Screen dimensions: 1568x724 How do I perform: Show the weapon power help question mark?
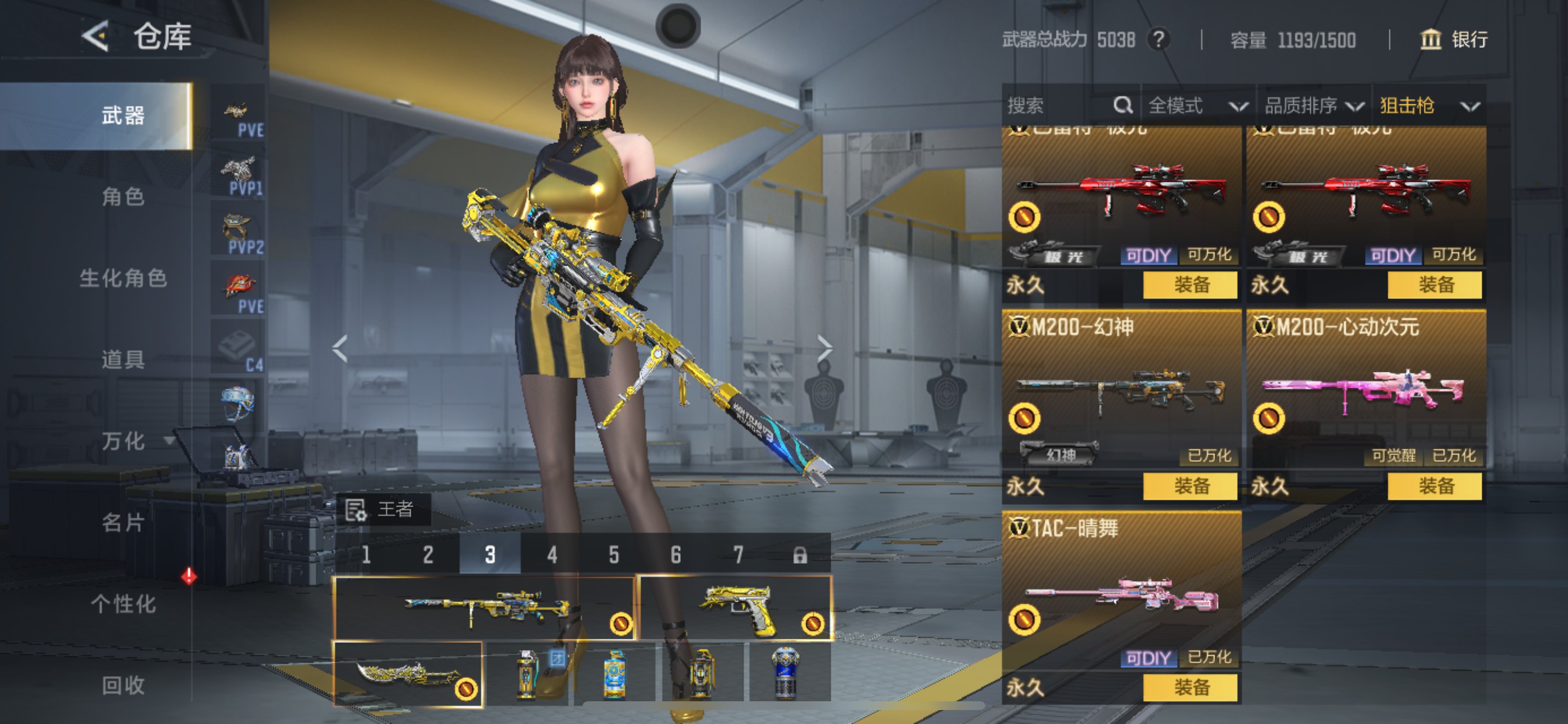[x=1159, y=40]
